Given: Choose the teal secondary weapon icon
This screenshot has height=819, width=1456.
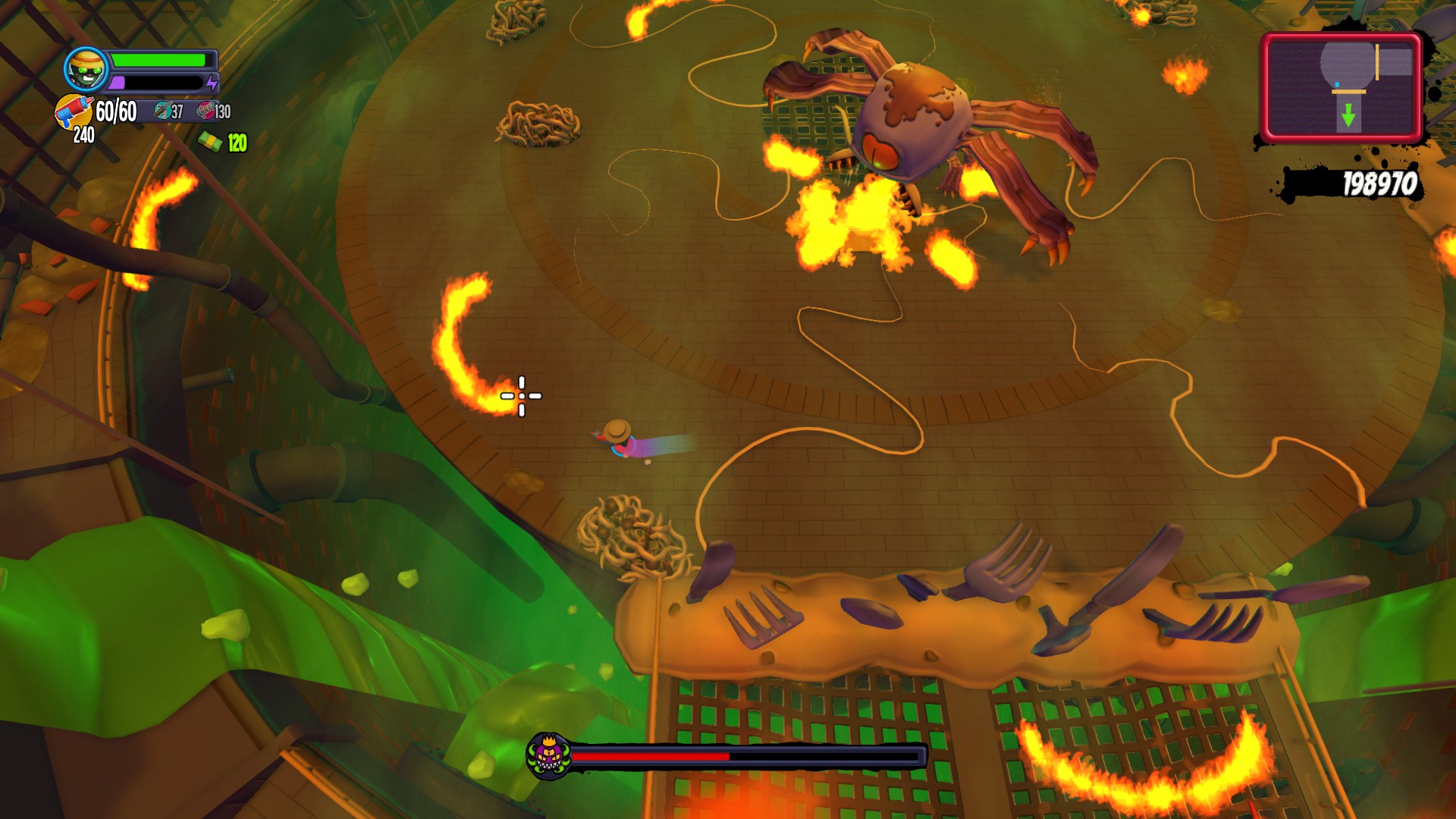Looking at the screenshot, I should pos(162,111).
